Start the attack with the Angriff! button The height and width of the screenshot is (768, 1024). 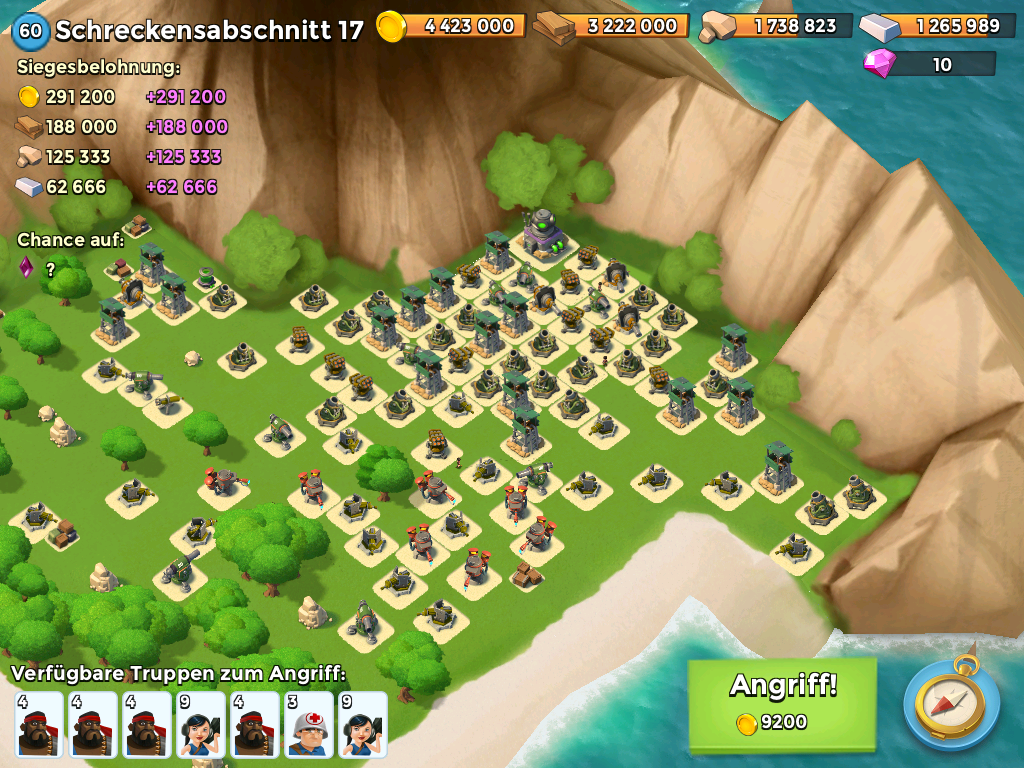[x=782, y=703]
